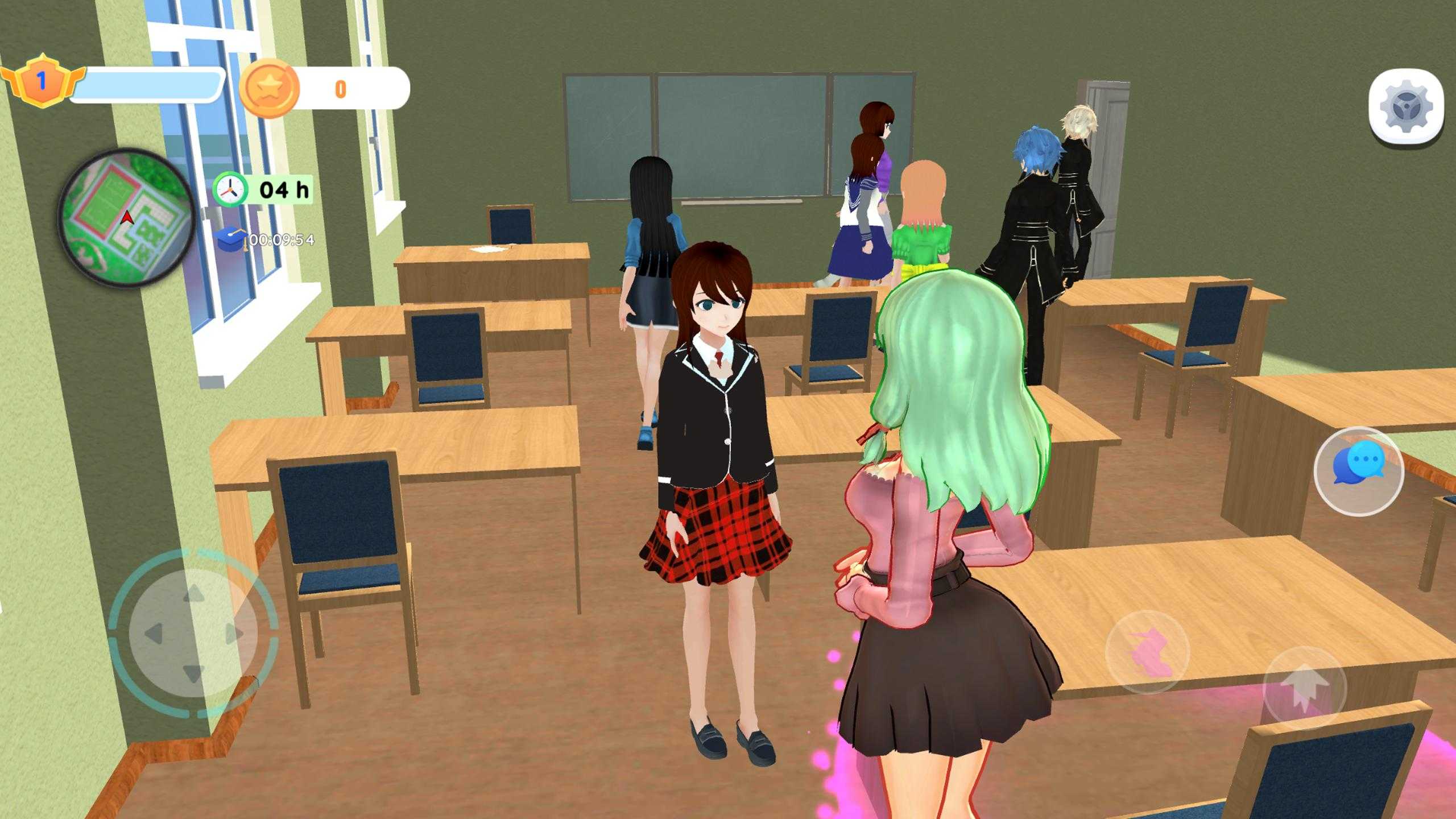The width and height of the screenshot is (1456, 819).
Task: Click the graduation cap class timer icon
Action: (x=231, y=239)
